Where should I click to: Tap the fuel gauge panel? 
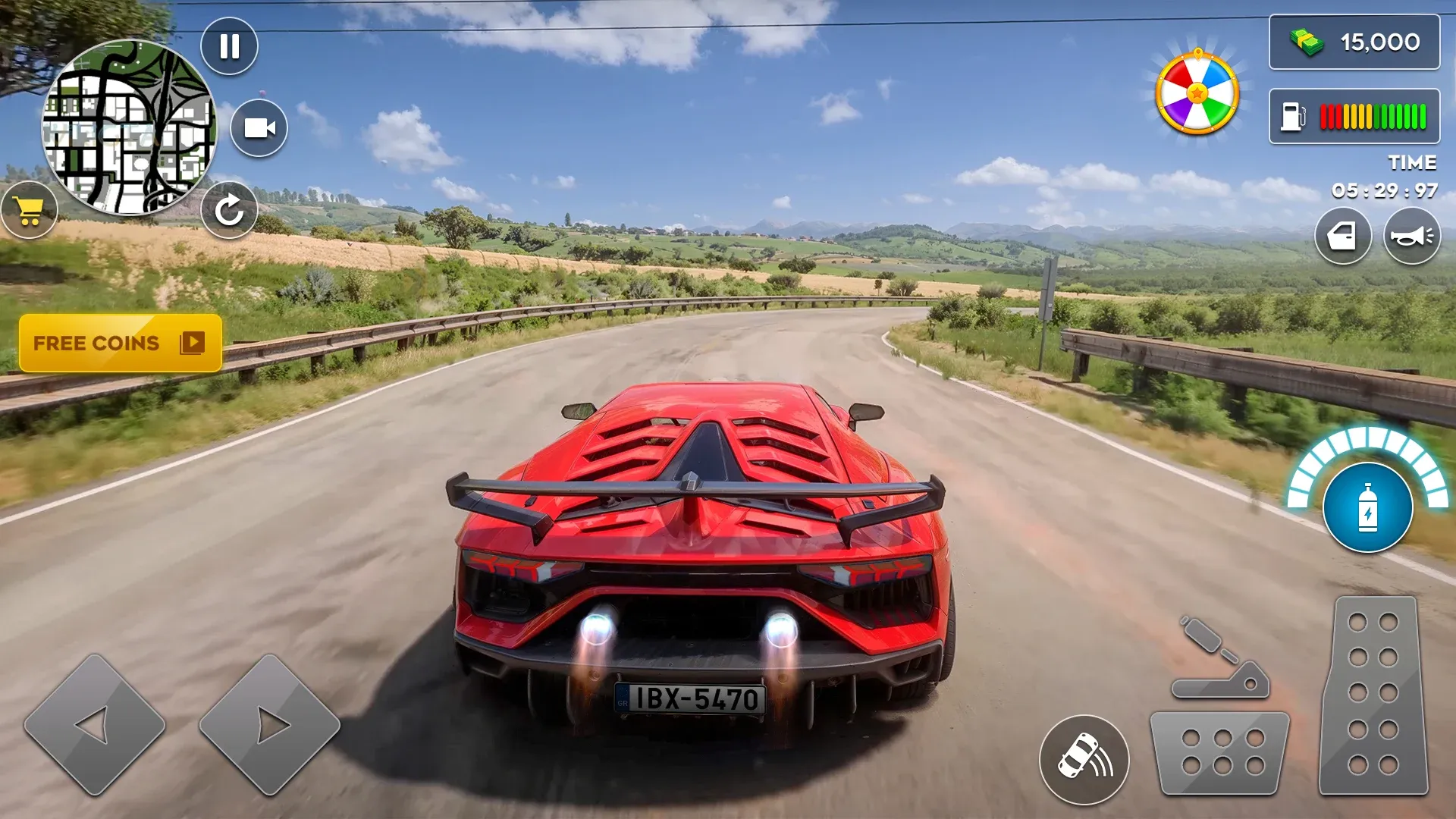[1354, 116]
